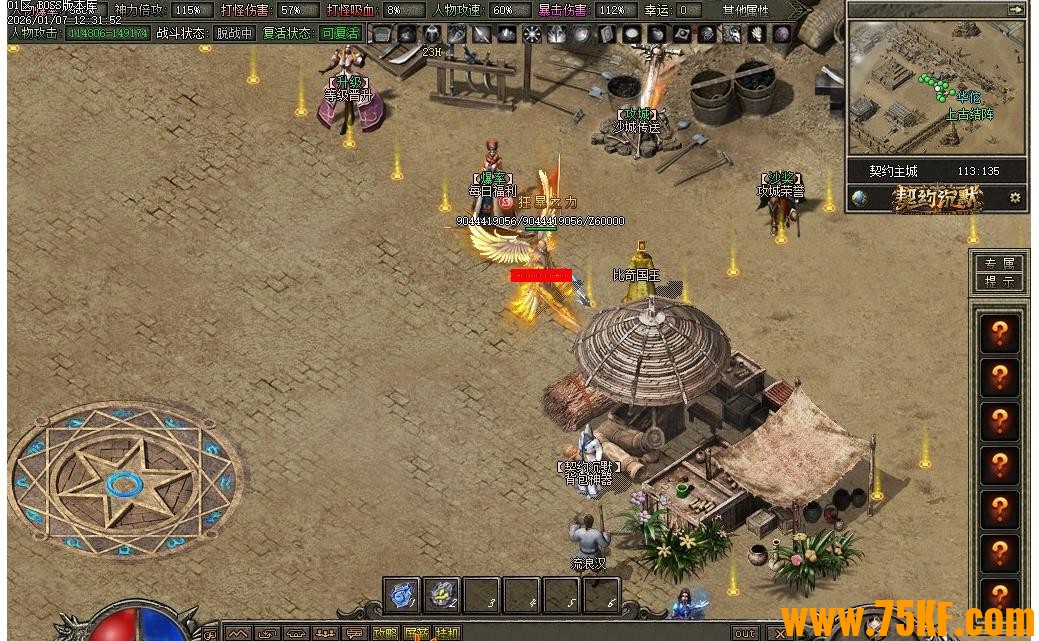Click the mountain-shaped icon in bottom bar
The width and height of the screenshot is (1039, 641).
coord(237,633)
